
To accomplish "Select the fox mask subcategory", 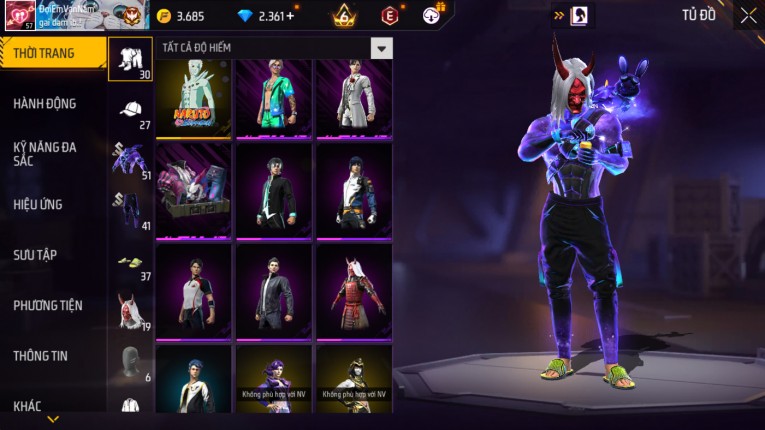I will point(130,311).
